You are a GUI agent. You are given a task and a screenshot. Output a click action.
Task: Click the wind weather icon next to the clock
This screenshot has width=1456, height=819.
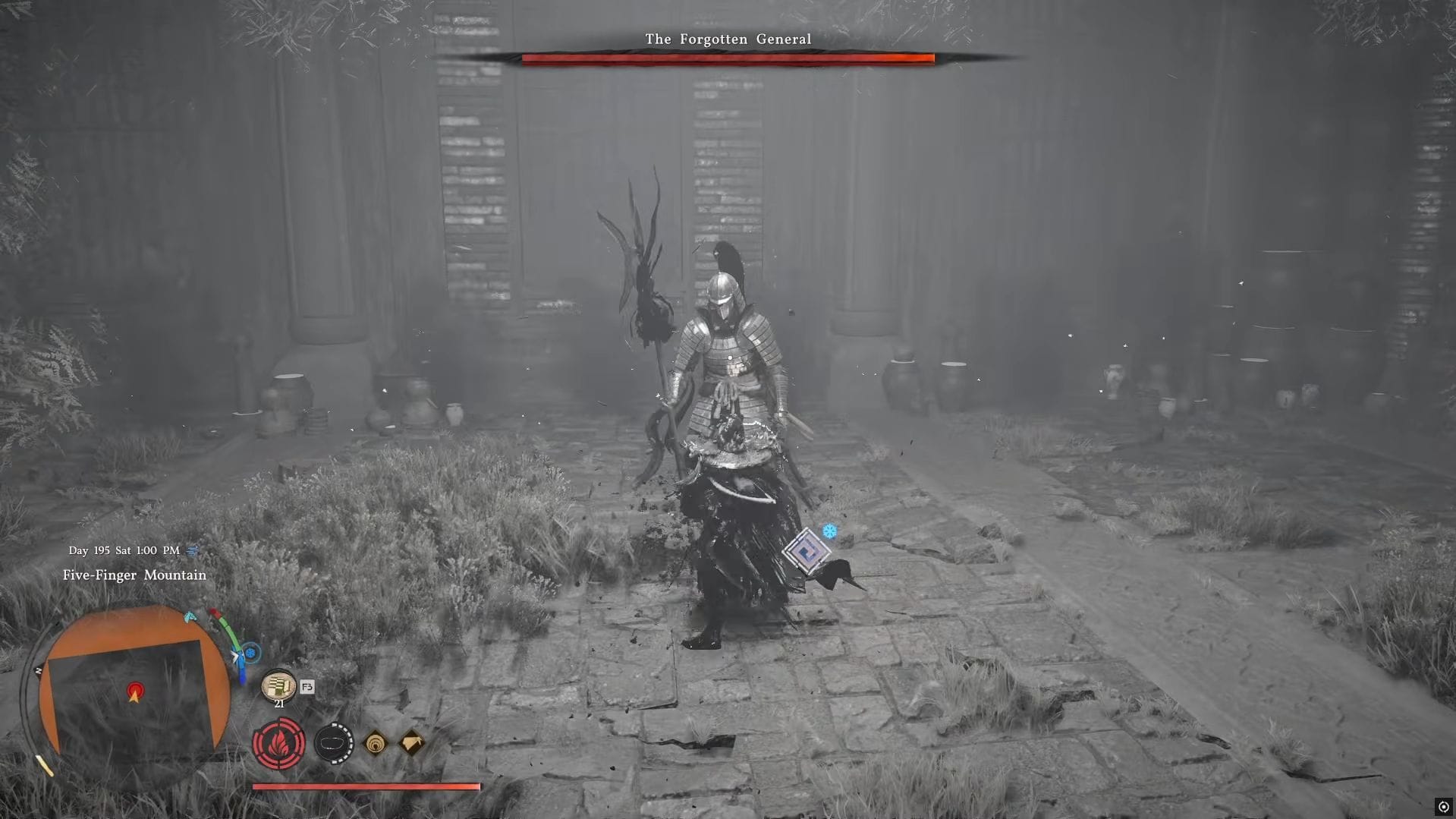point(192,550)
